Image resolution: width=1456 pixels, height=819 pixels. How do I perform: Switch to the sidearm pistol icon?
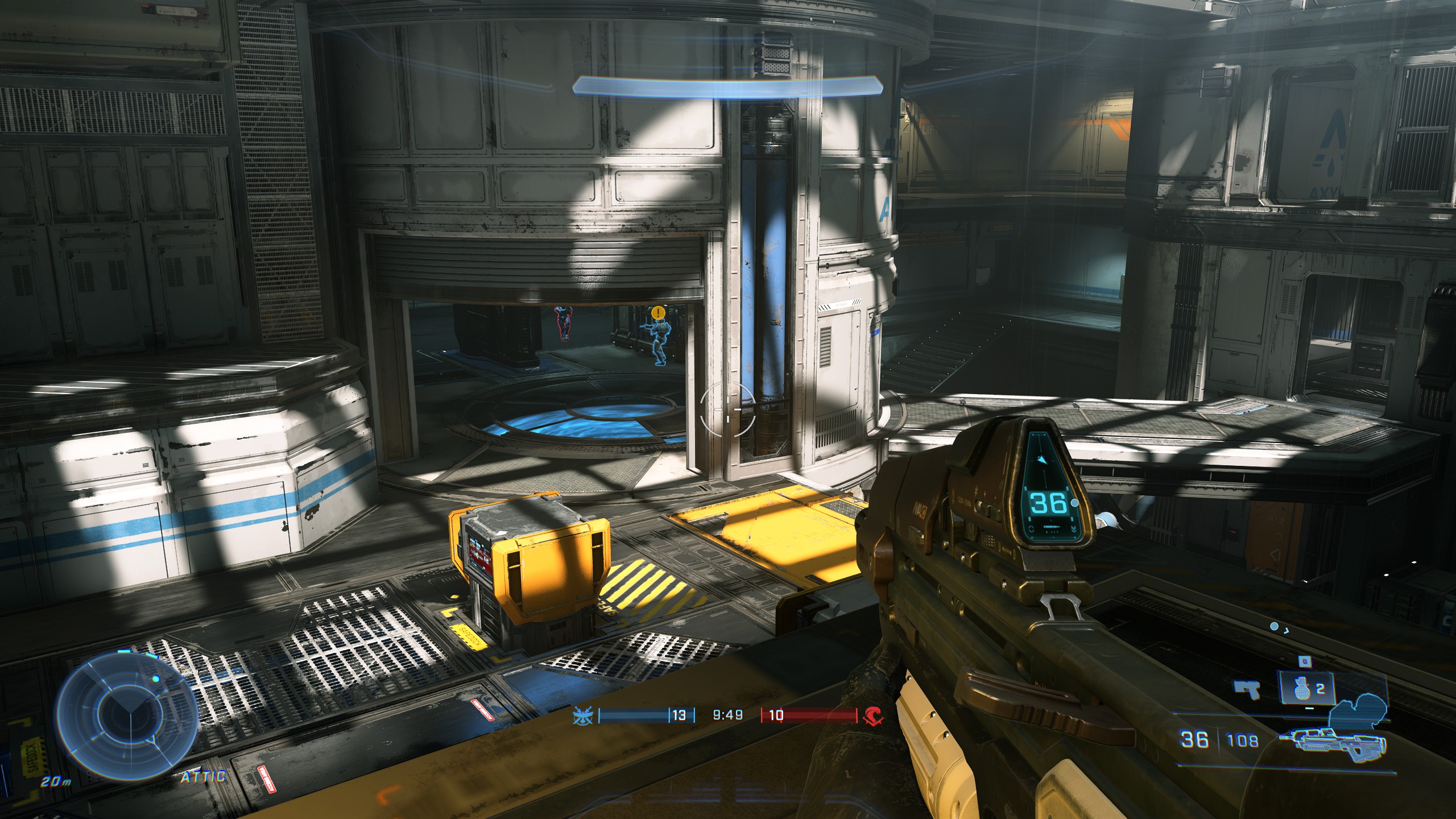point(1247,690)
